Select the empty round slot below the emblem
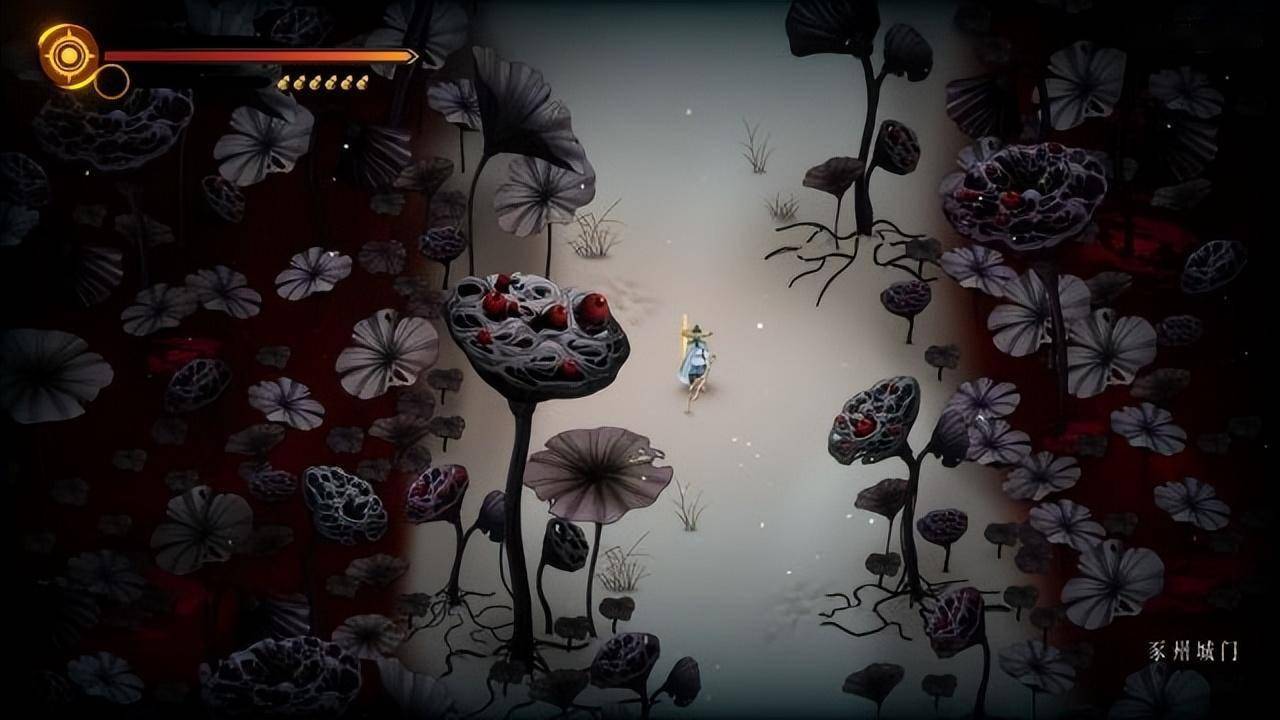Viewport: 1280px width, 720px height. [111, 82]
